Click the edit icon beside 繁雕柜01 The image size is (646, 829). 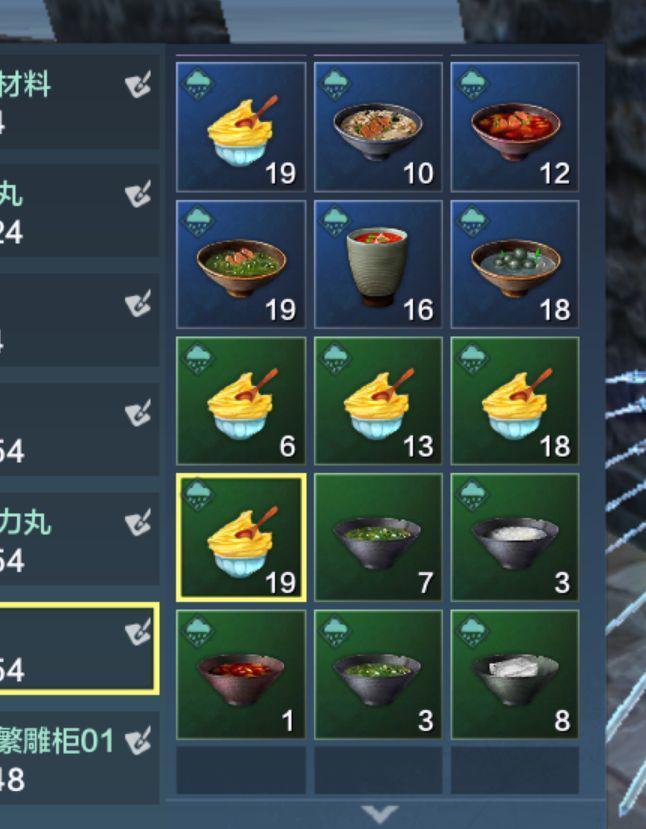click(x=138, y=742)
